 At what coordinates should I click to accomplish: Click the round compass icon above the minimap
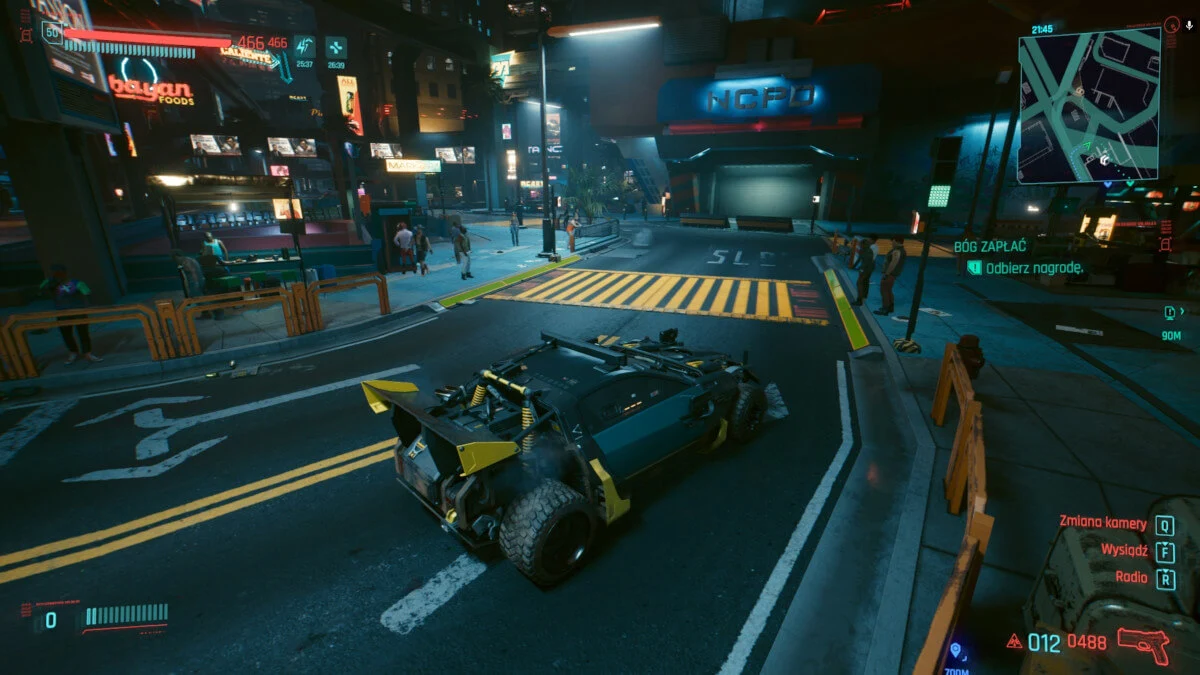tap(1171, 24)
